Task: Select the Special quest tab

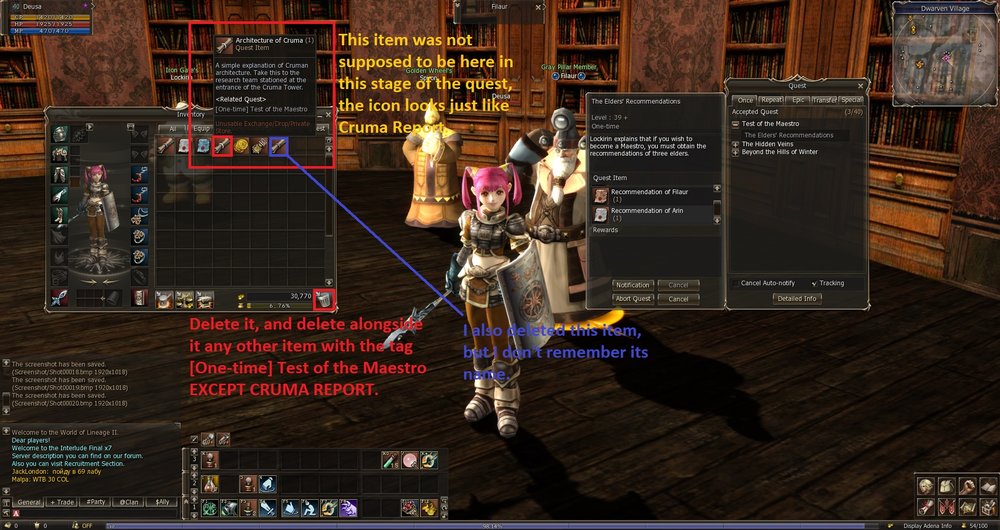Action: (850, 100)
